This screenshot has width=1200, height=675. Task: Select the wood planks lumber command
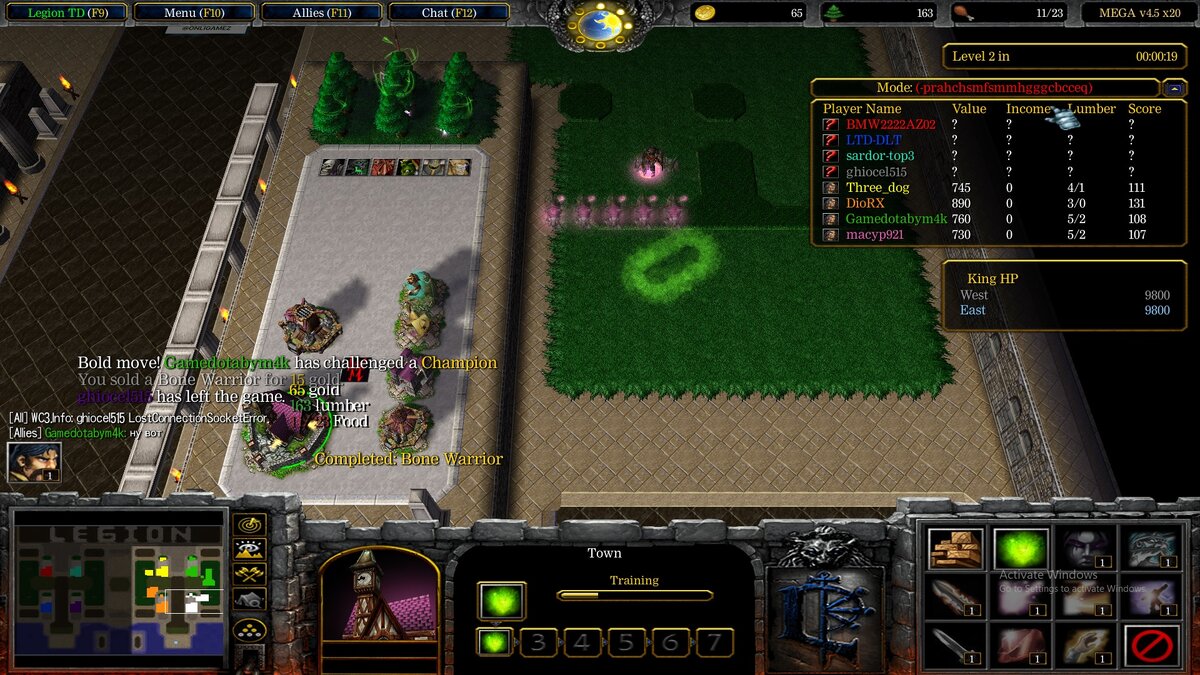pos(955,549)
